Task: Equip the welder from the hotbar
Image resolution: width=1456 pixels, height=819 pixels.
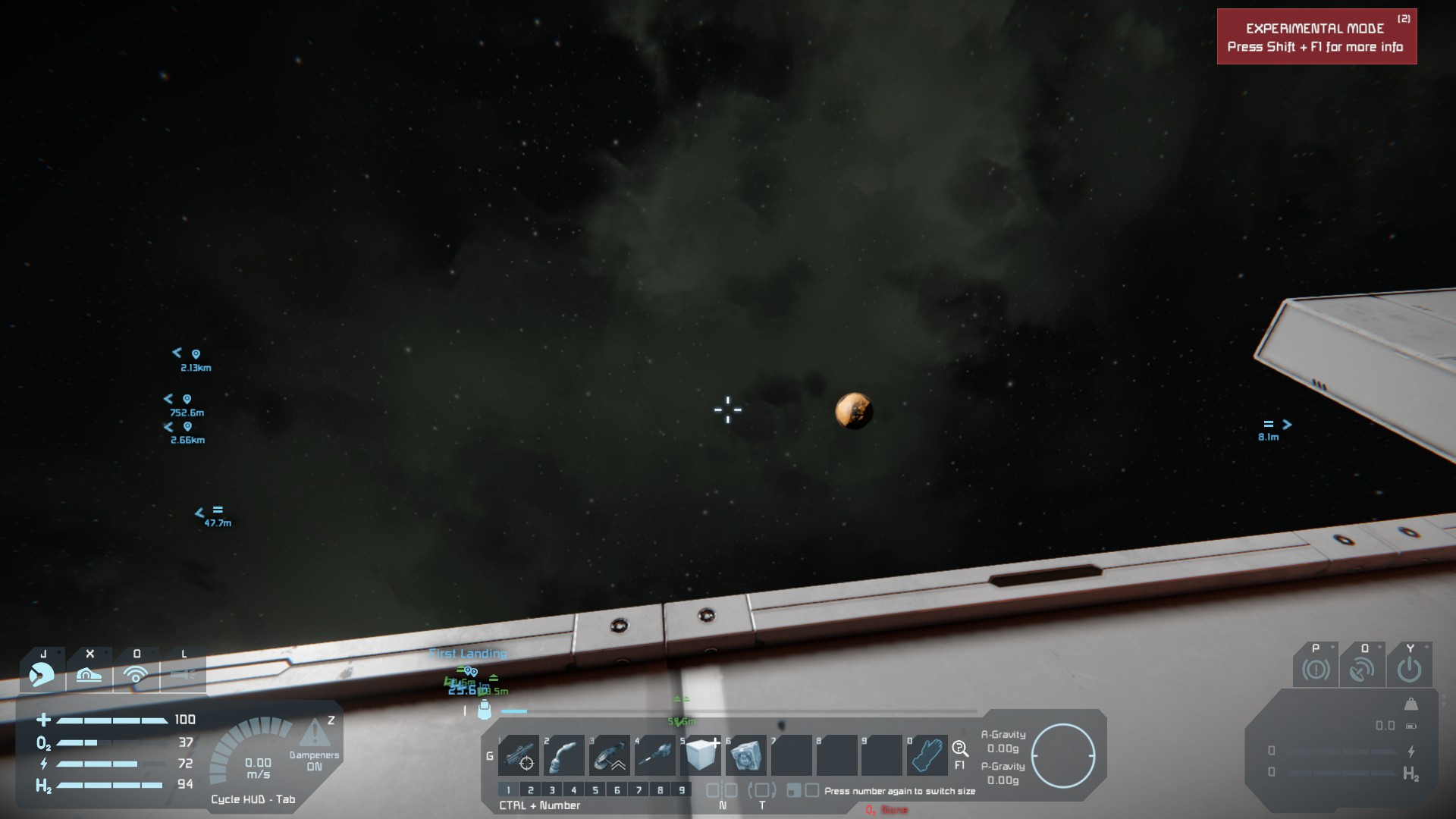Action: pyautogui.click(x=563, y=755)
